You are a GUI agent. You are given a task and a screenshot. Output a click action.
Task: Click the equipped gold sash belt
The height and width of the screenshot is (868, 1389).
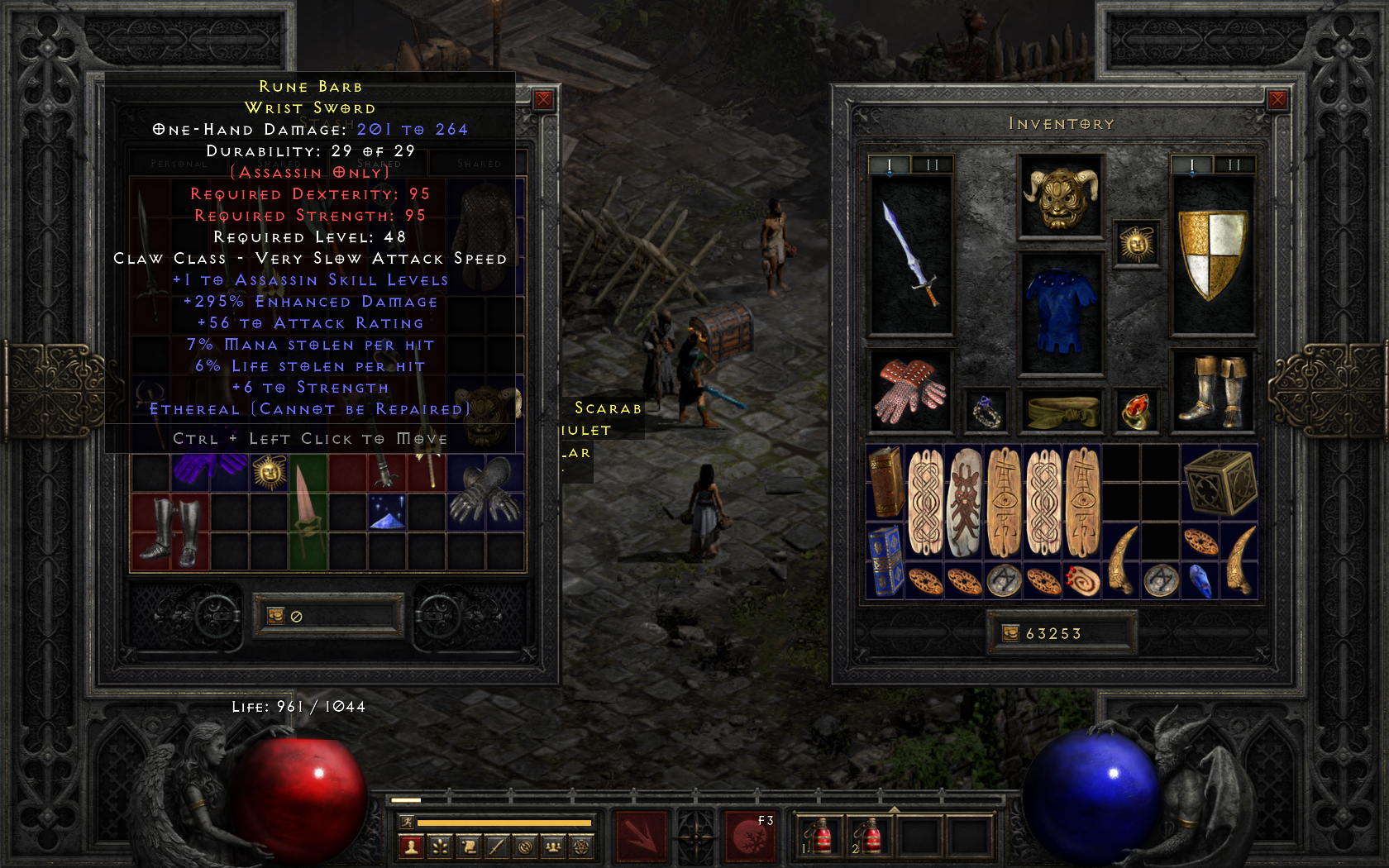pyautogui.click(x=1062, y=411)
